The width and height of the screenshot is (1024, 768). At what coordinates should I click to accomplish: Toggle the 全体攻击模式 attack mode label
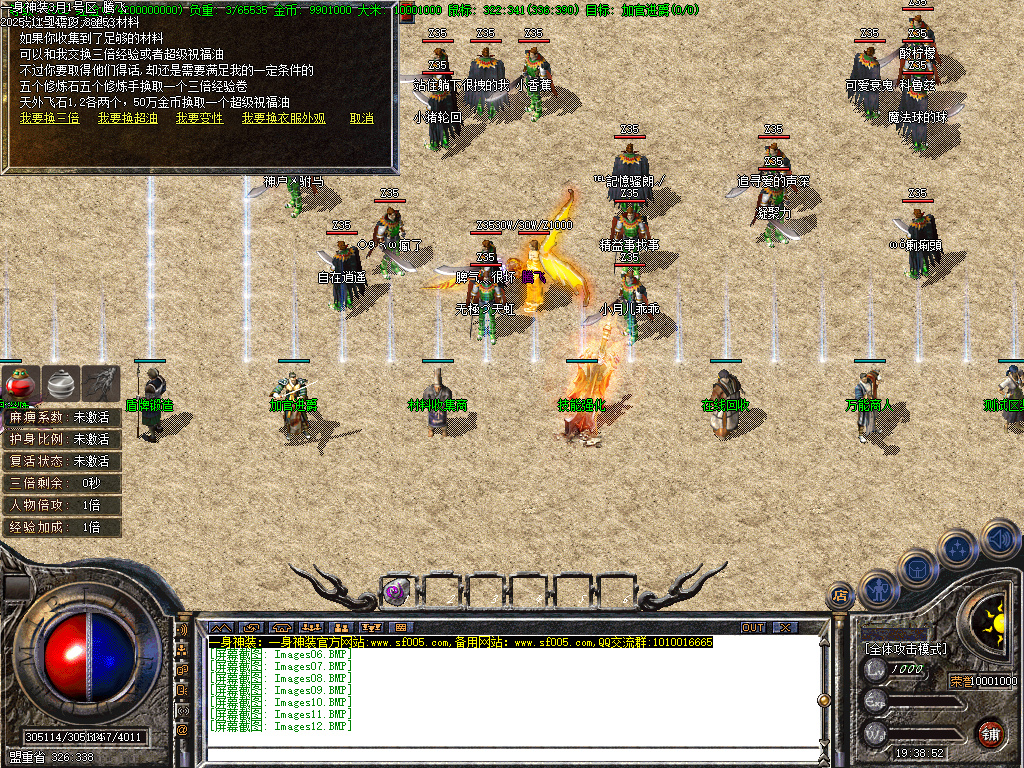click(x=906, y=649)
